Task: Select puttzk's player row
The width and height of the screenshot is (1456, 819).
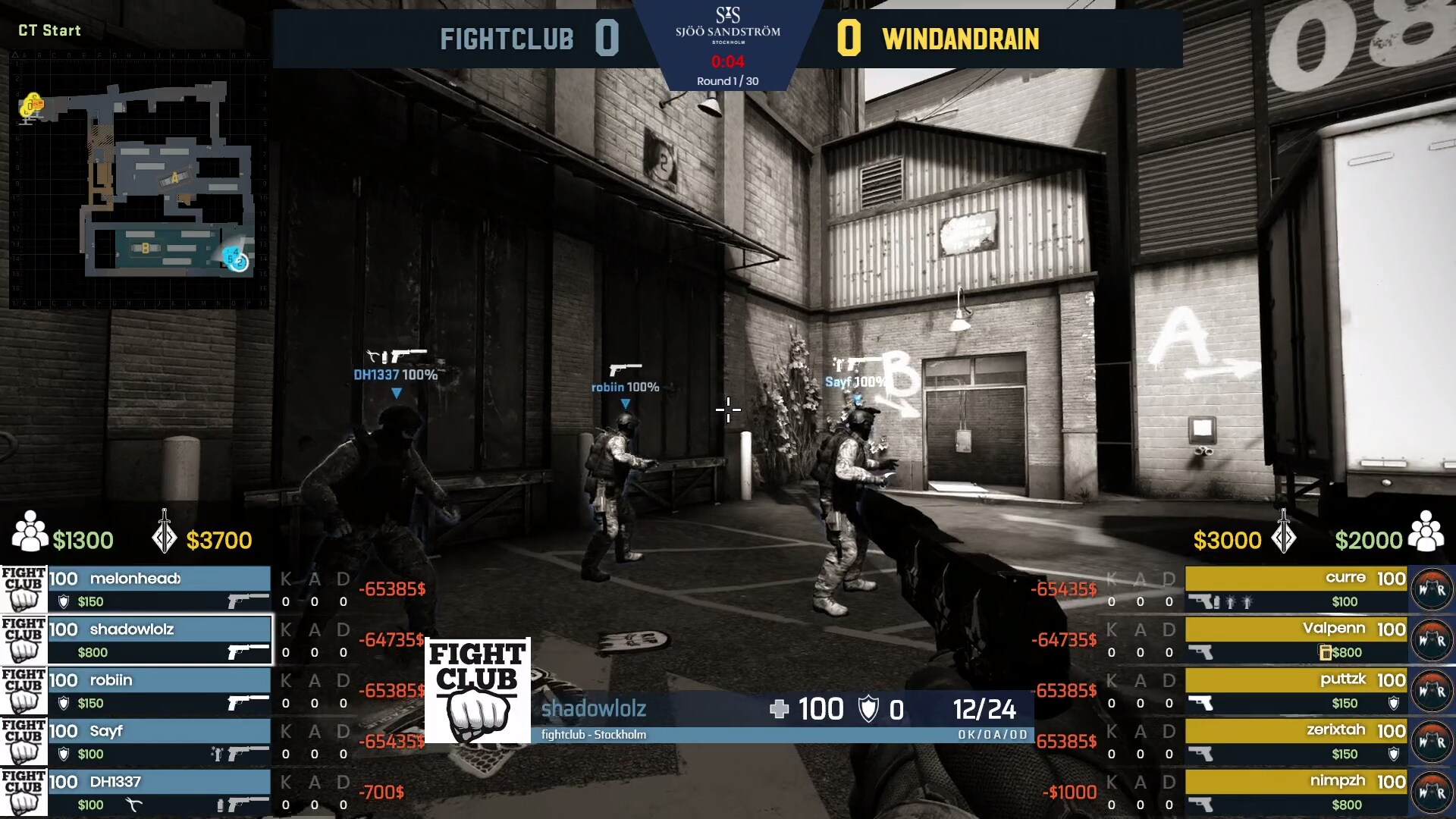Action: [x=1296, y=691]
